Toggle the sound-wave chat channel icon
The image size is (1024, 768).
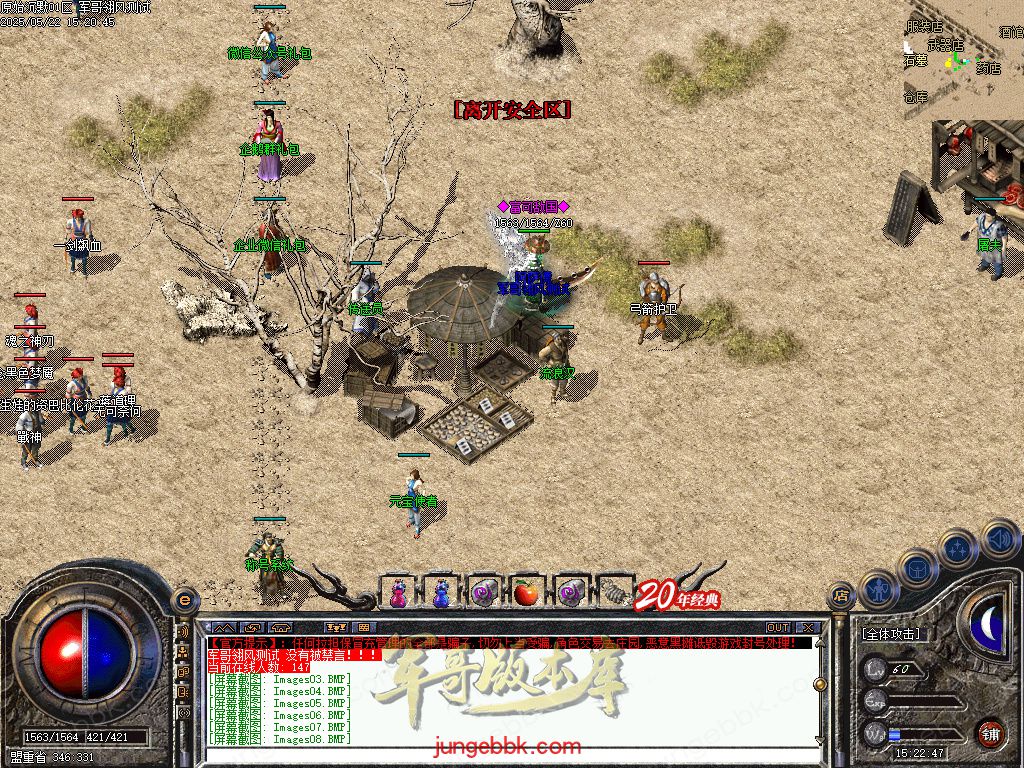tap(183, 632)
